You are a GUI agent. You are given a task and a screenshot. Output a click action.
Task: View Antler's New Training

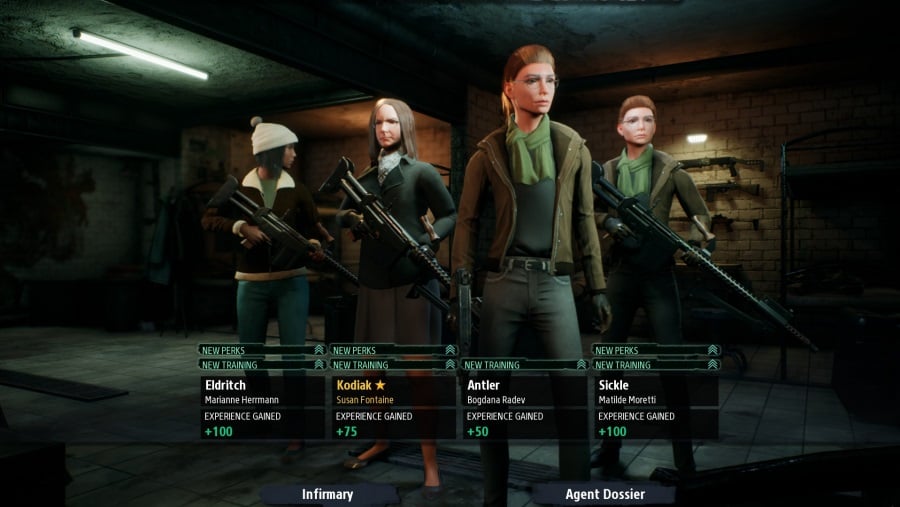(524, 365)
